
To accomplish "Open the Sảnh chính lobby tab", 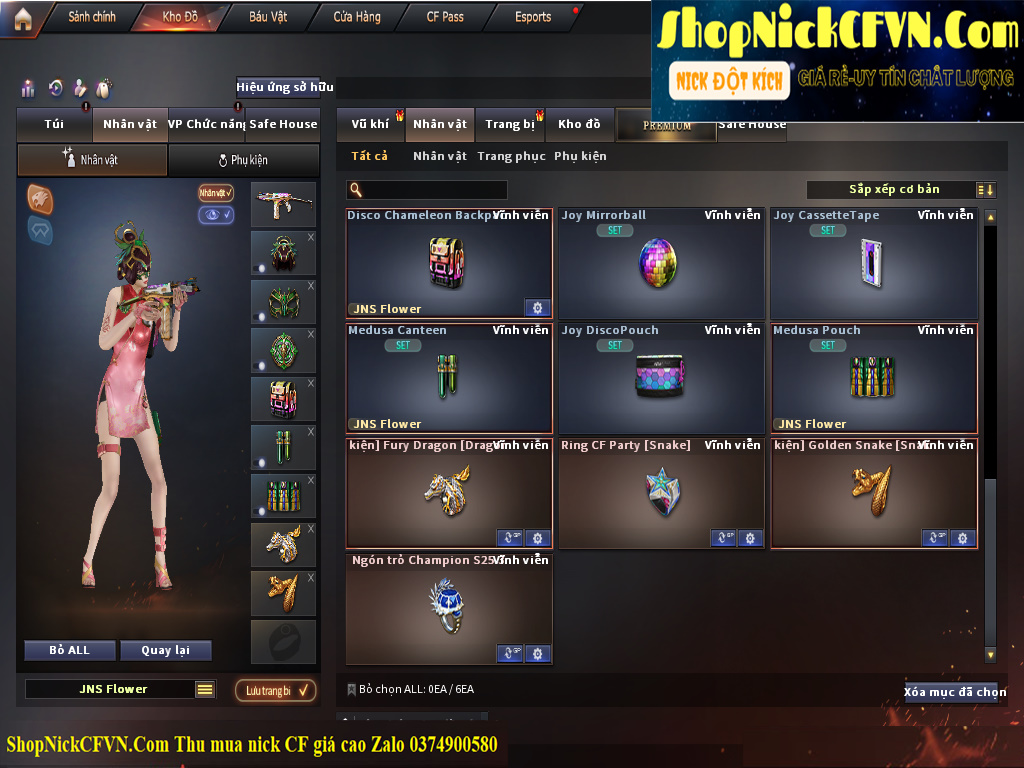I will click(x=91, y=17).
